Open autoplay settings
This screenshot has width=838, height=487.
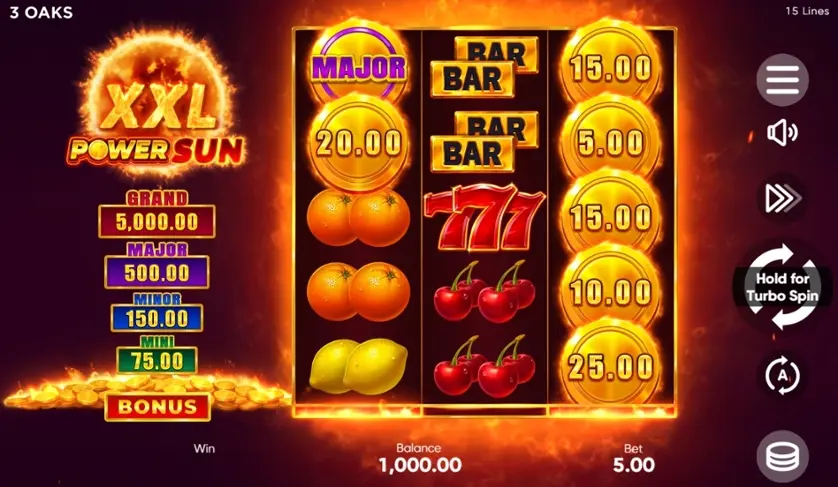[782, 375]
